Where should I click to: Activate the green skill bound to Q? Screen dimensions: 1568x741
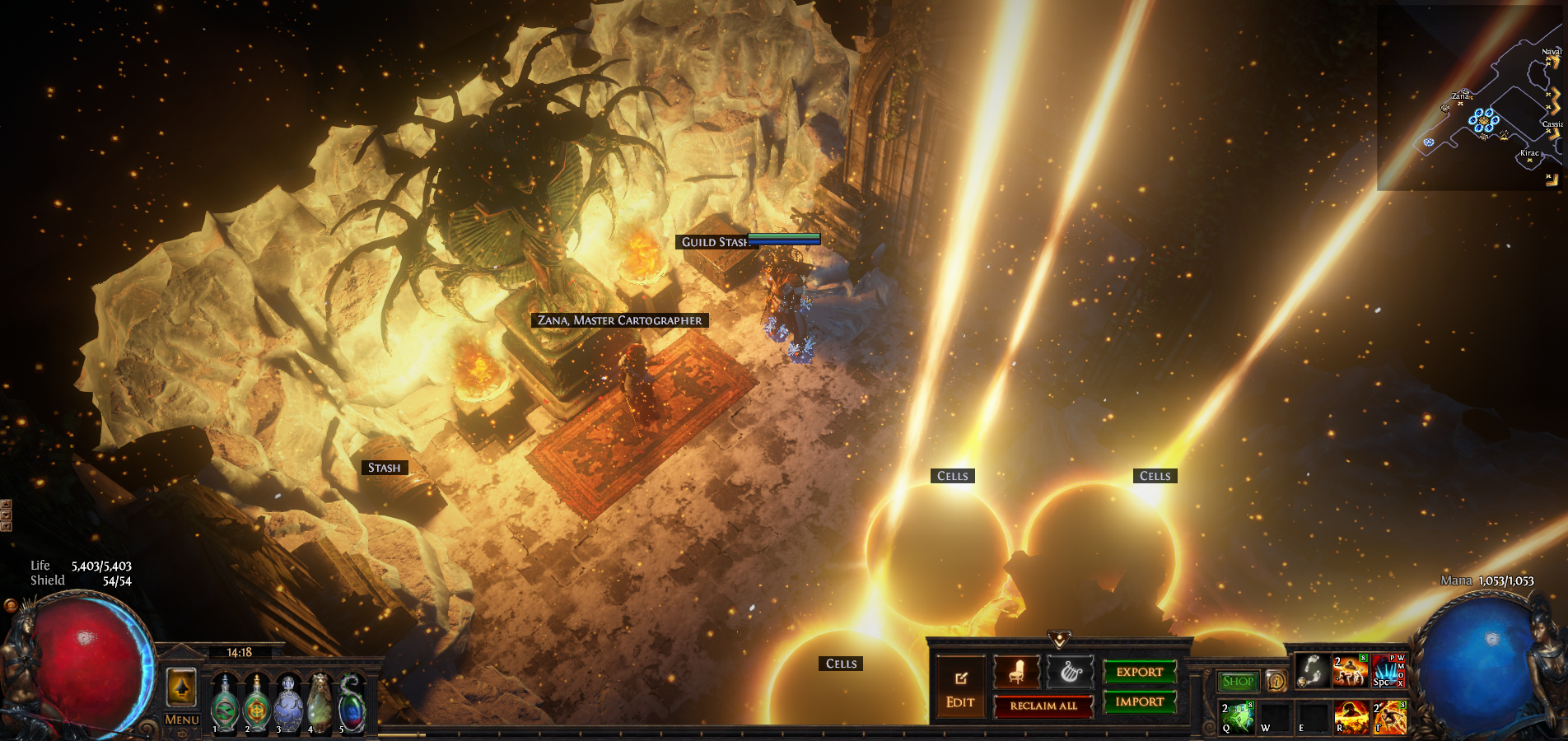[x=1237, y=716]
